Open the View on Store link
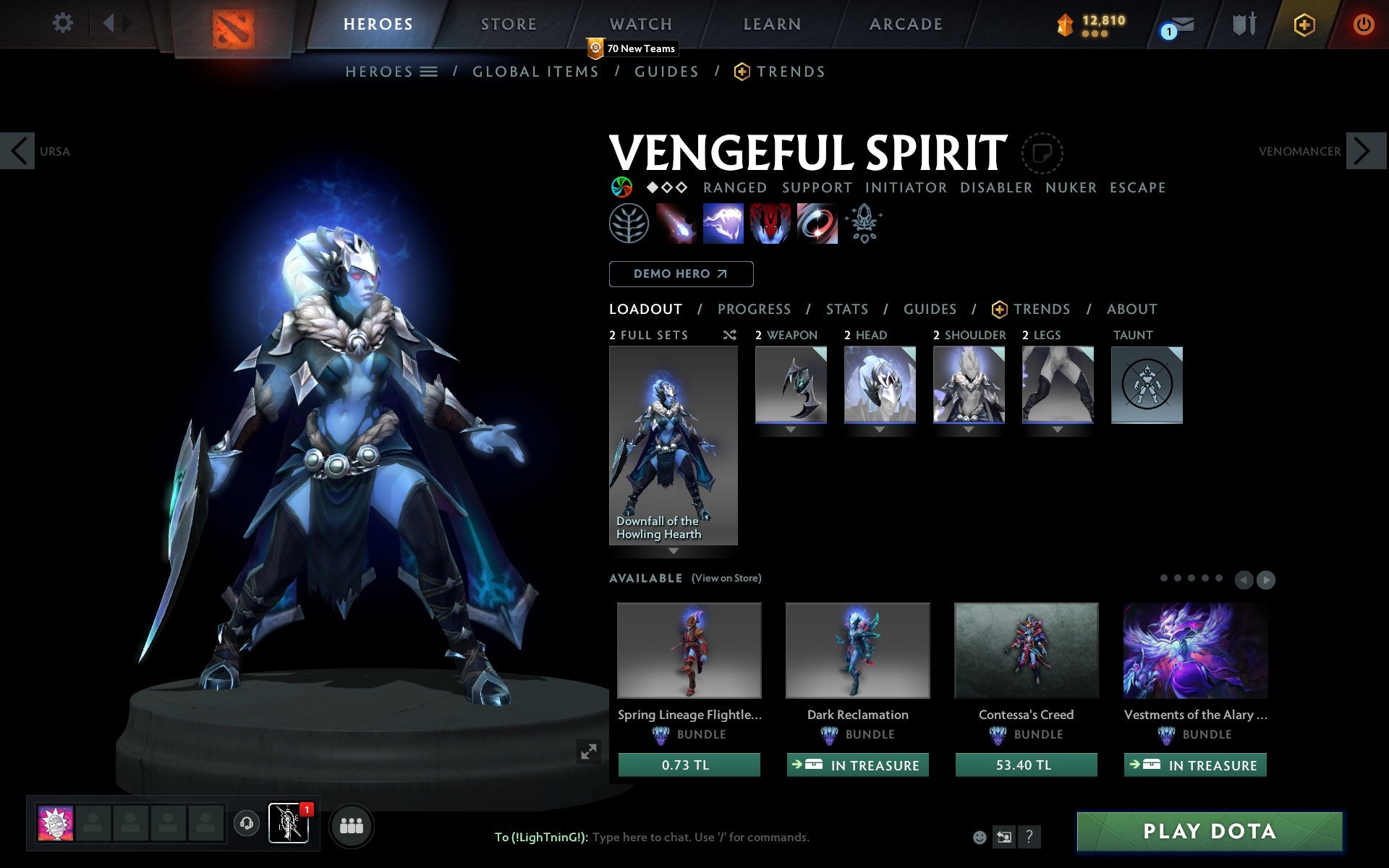Image resolution: width=1389 pixels, height=868 pixels. tap(726, 578)
